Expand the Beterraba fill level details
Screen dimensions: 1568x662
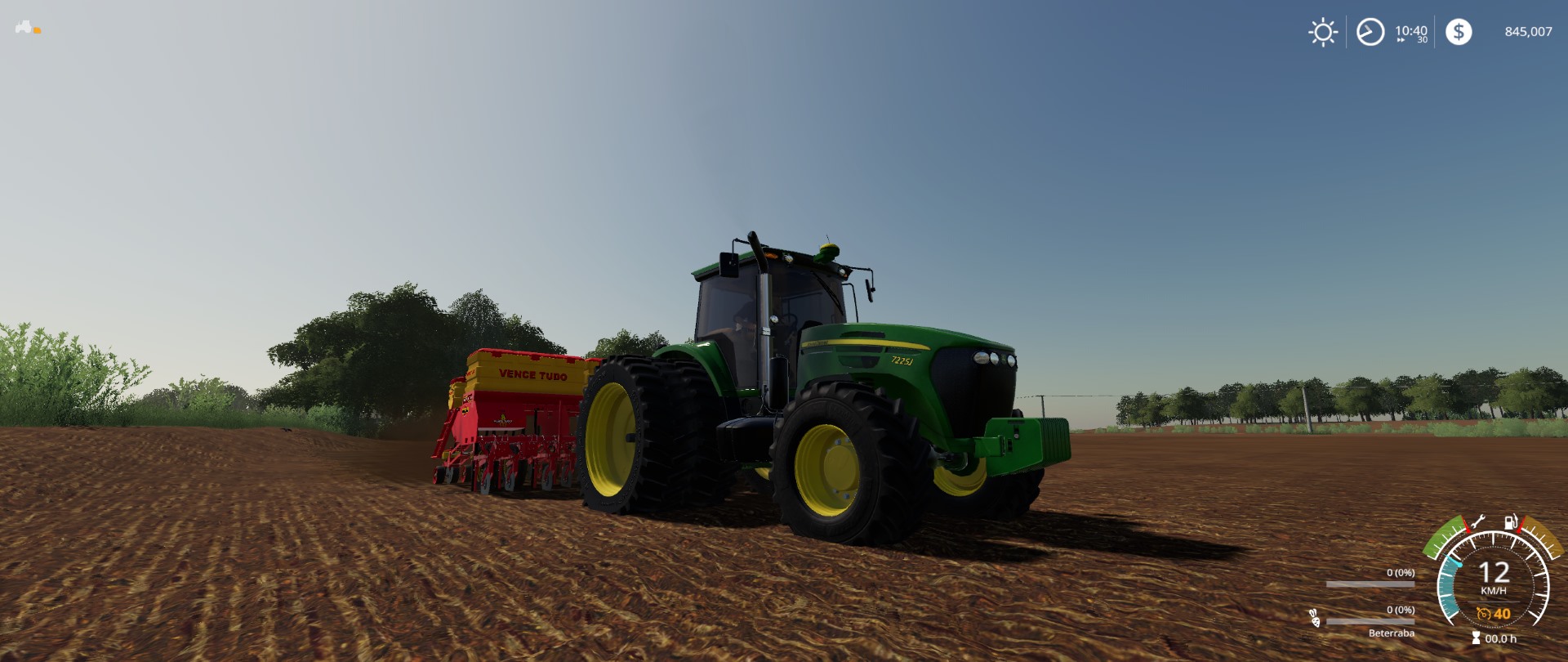point(1401,611)
